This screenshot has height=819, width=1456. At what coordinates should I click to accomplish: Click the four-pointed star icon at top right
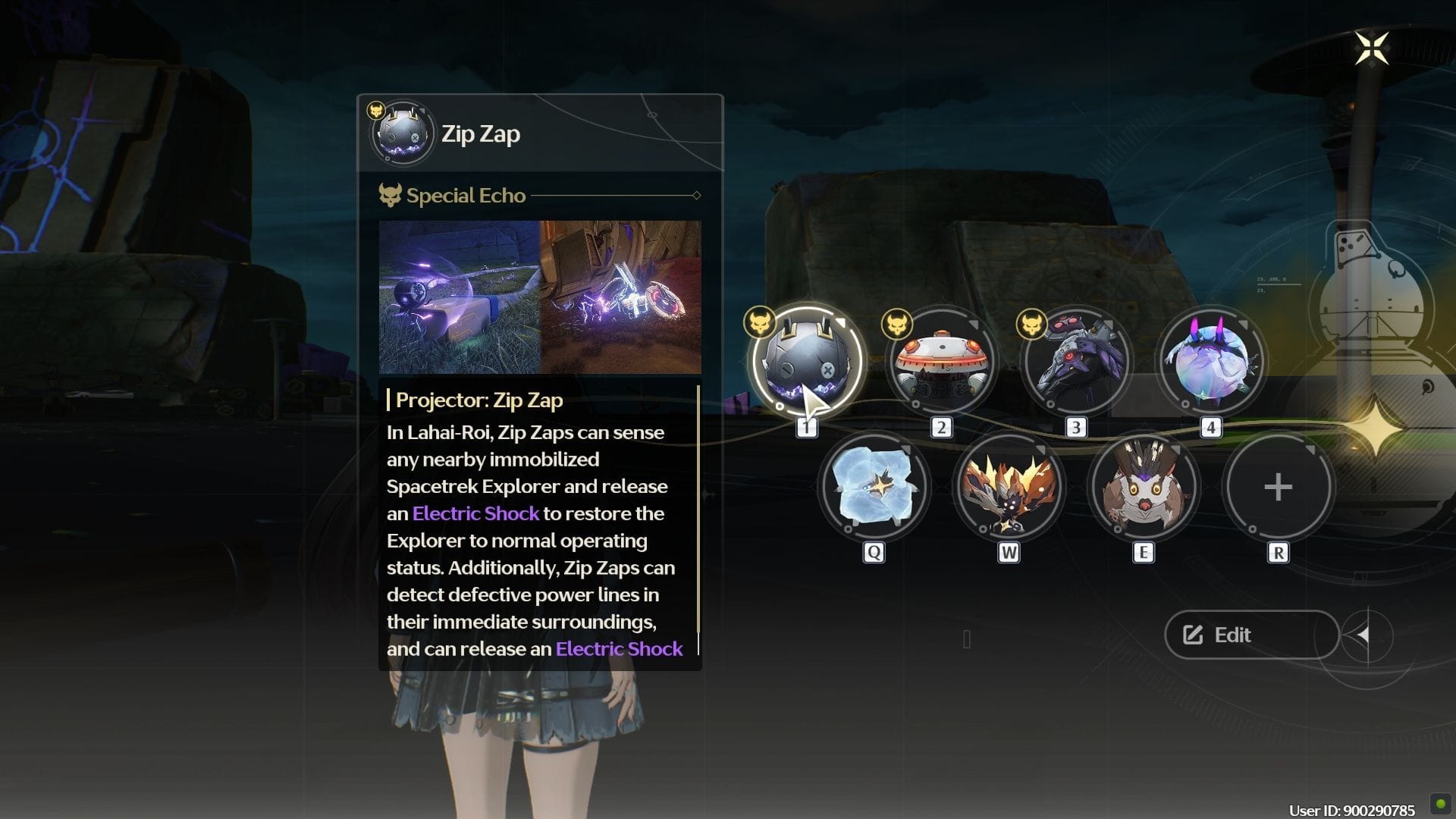point(1371,49)
